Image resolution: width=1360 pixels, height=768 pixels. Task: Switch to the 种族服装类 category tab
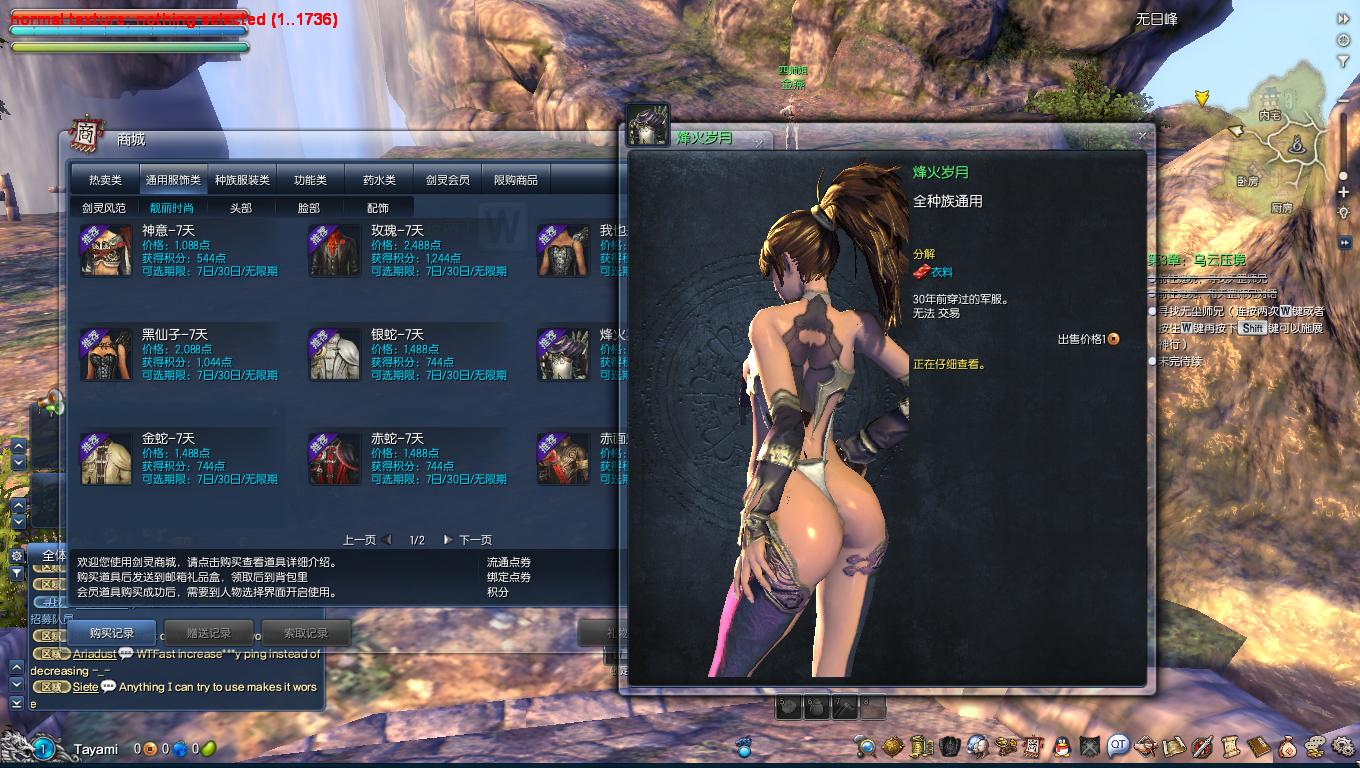tap(242, 180)
